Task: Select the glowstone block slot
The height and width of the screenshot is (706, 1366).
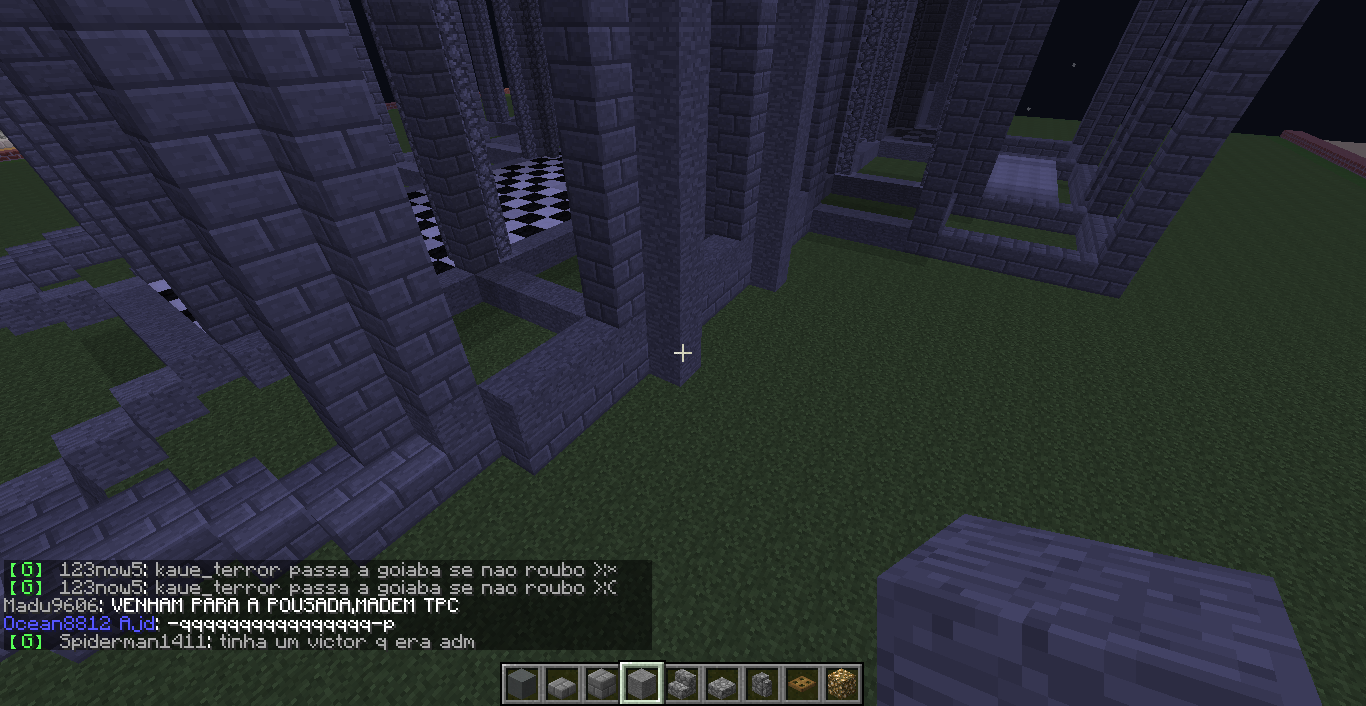Action: point(842,684)
